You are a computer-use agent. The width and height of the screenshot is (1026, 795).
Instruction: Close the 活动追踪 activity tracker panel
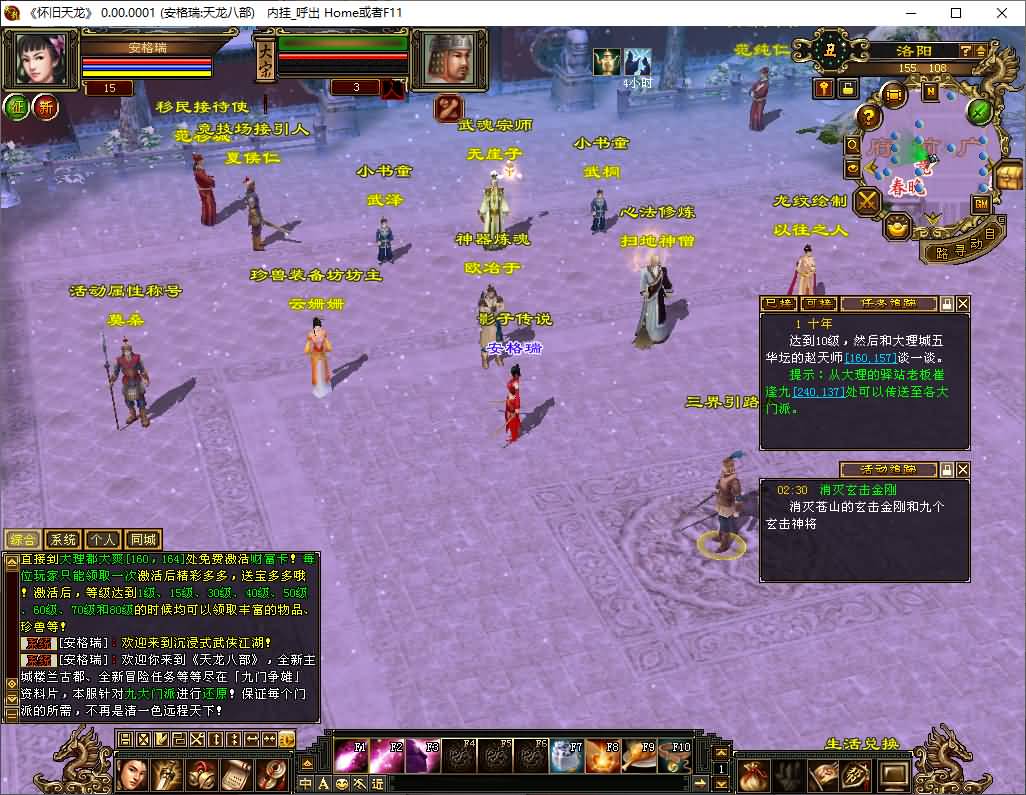click(x=963, y=469)
